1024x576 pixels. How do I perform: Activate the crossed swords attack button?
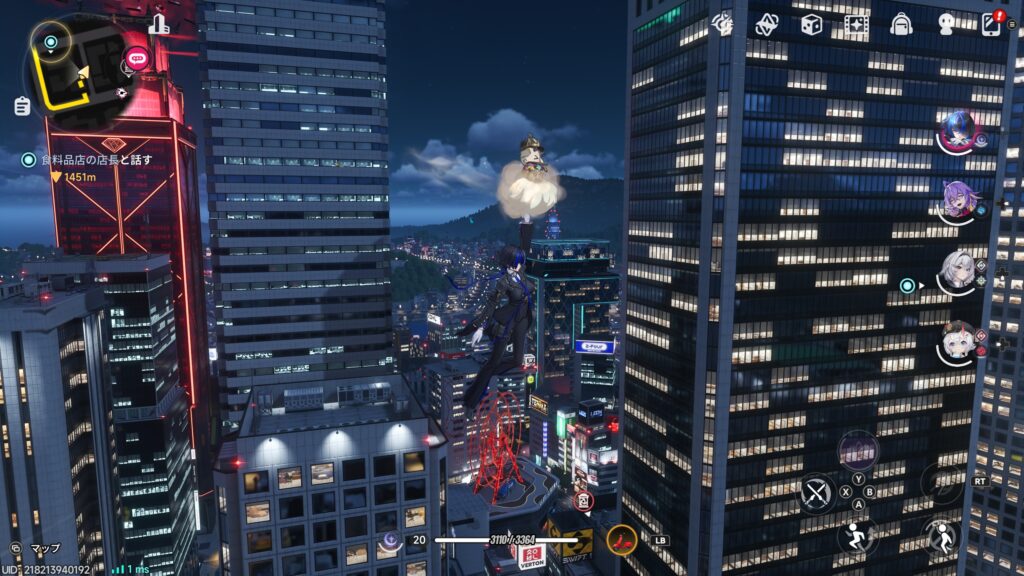coord(817,493)
